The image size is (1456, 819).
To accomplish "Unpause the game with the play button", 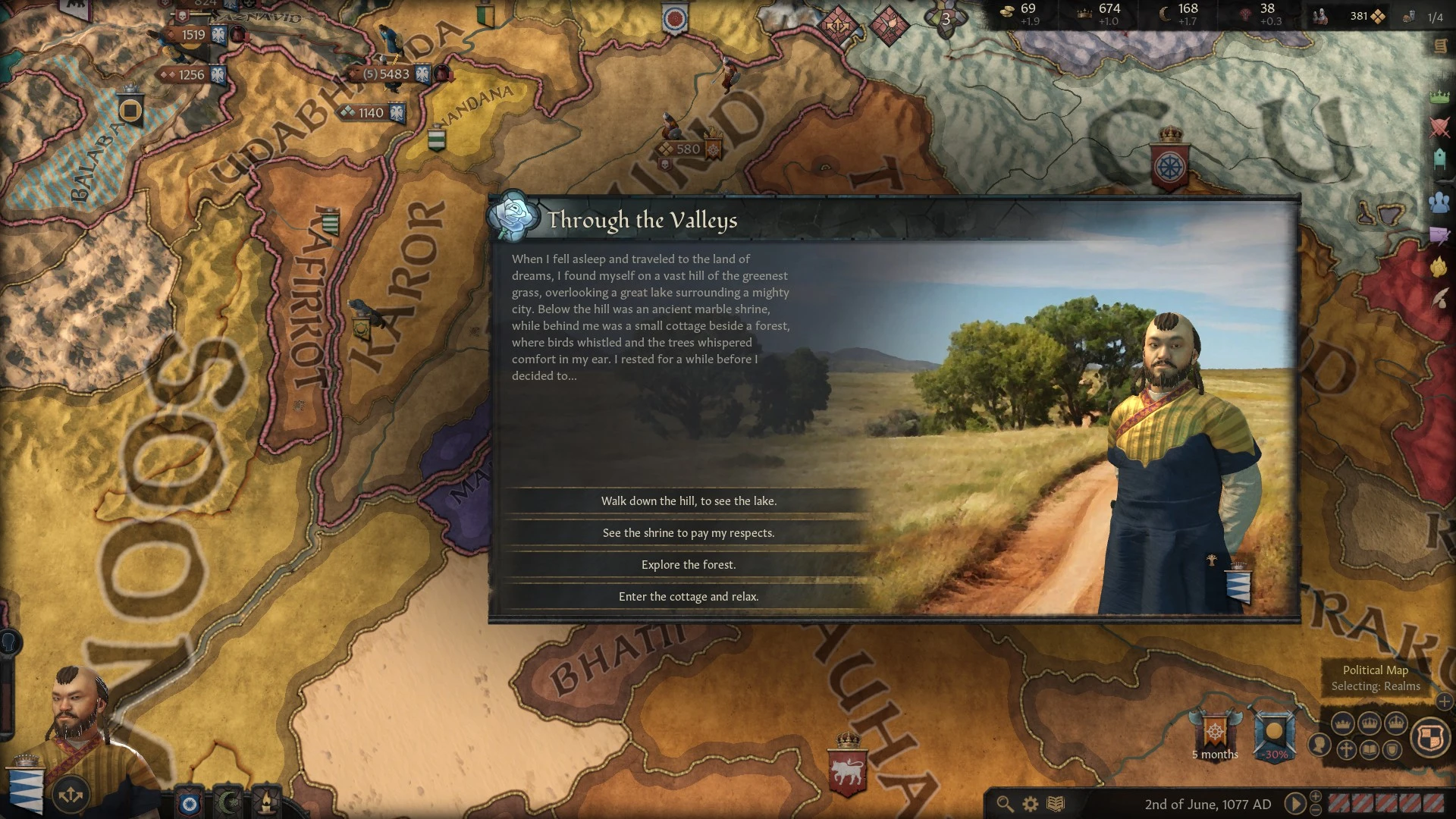I will (x=1296, y=803).
